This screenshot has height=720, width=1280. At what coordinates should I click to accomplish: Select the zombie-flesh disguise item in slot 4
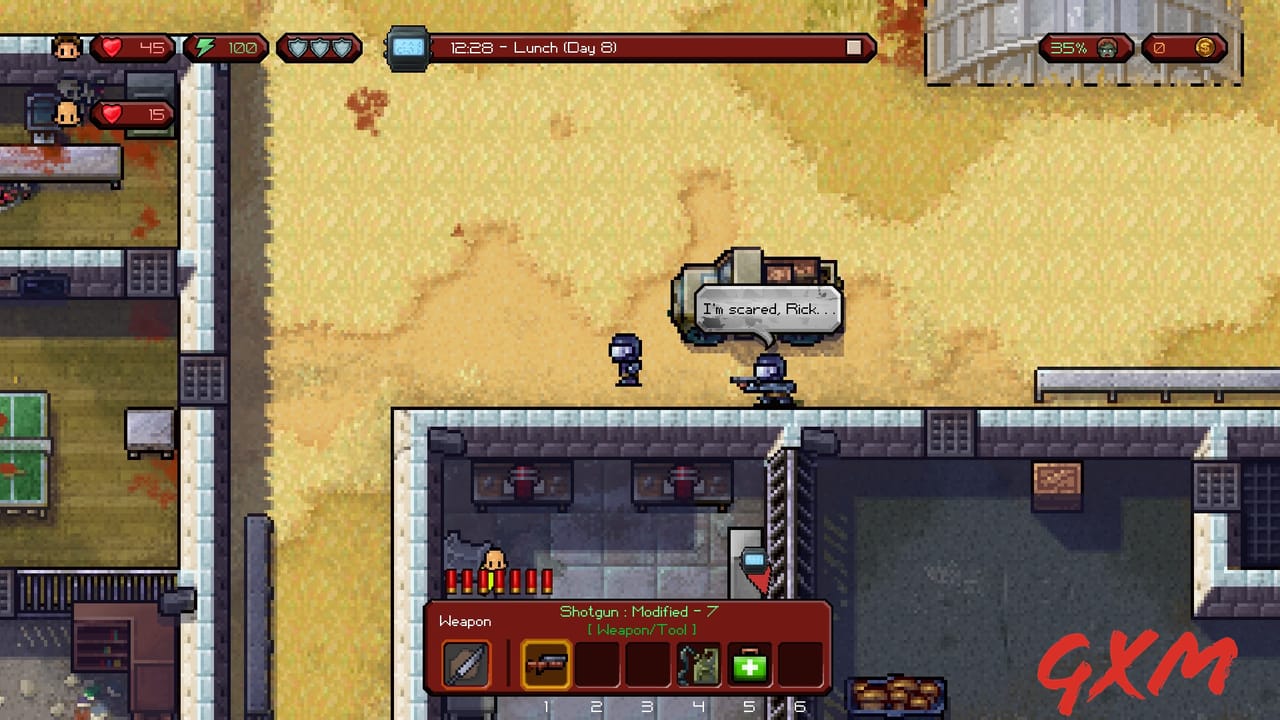[x=697, y=663]
